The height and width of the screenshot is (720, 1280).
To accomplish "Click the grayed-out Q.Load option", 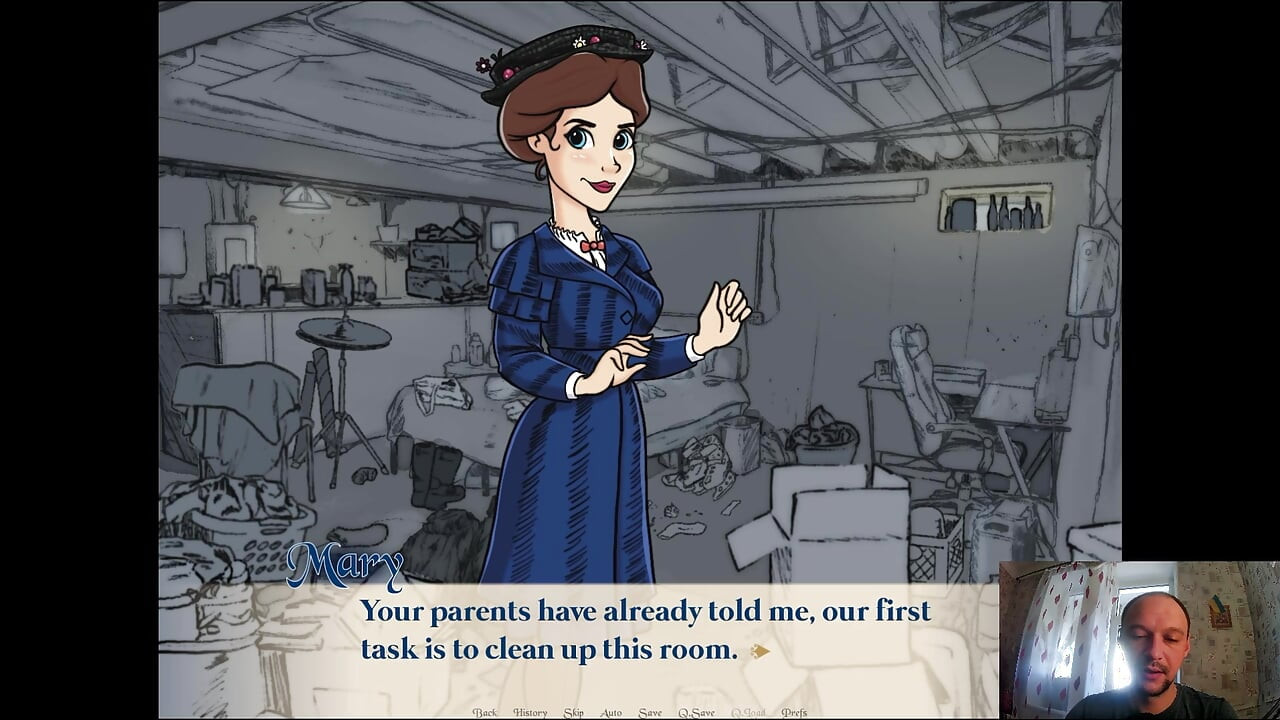I will [748, 712].
